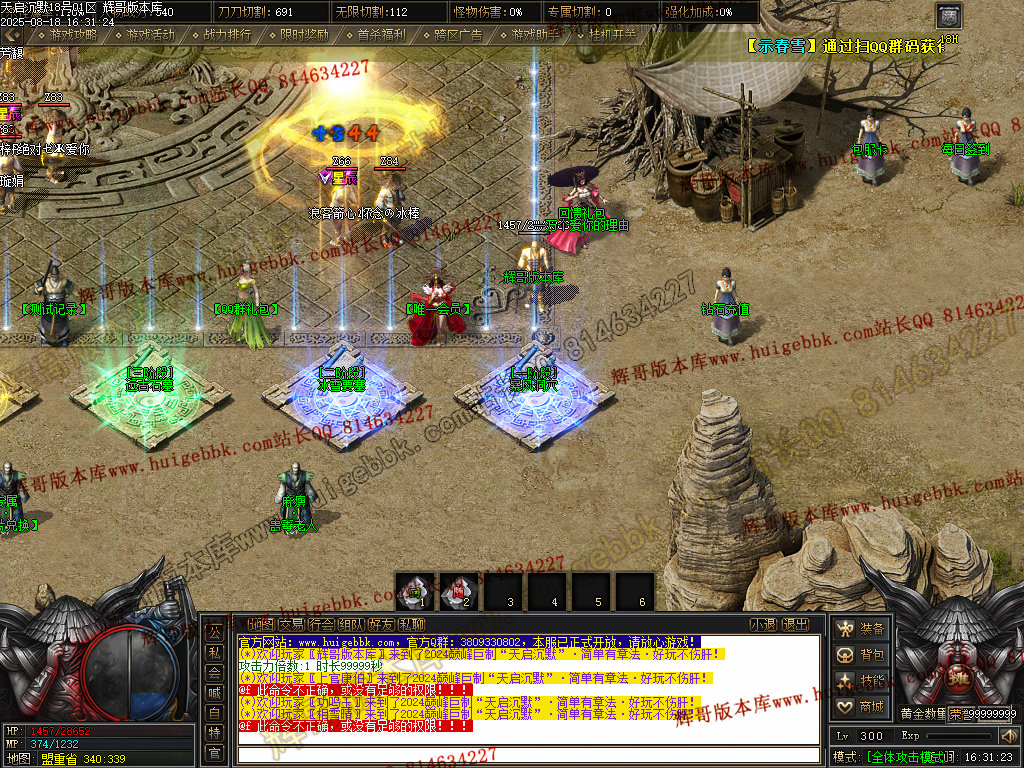Open the 交易 trade window
Viewport: 1024px width, 768px height.
(290, 625)
